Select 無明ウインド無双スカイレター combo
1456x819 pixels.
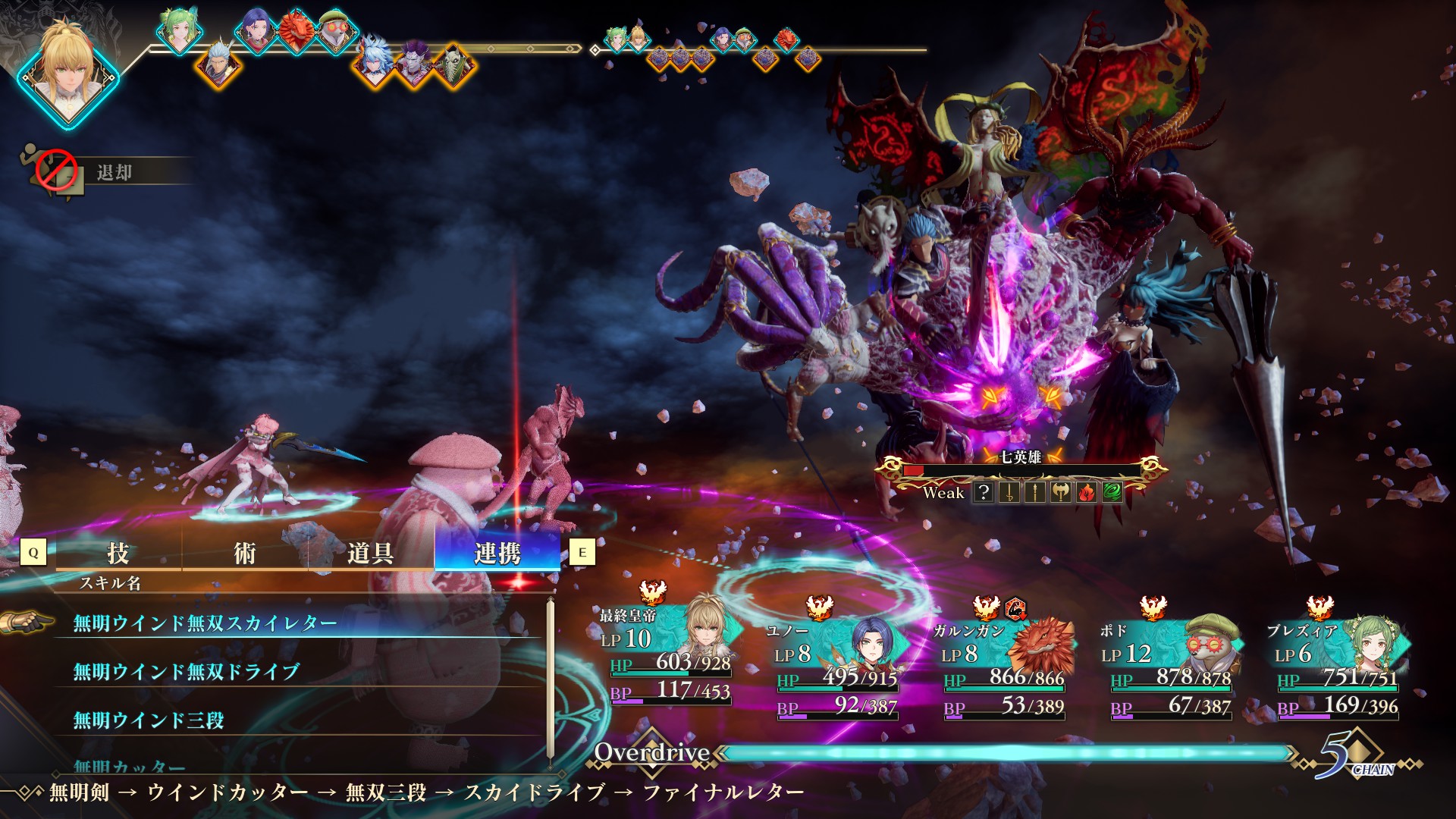click(205, 623)
